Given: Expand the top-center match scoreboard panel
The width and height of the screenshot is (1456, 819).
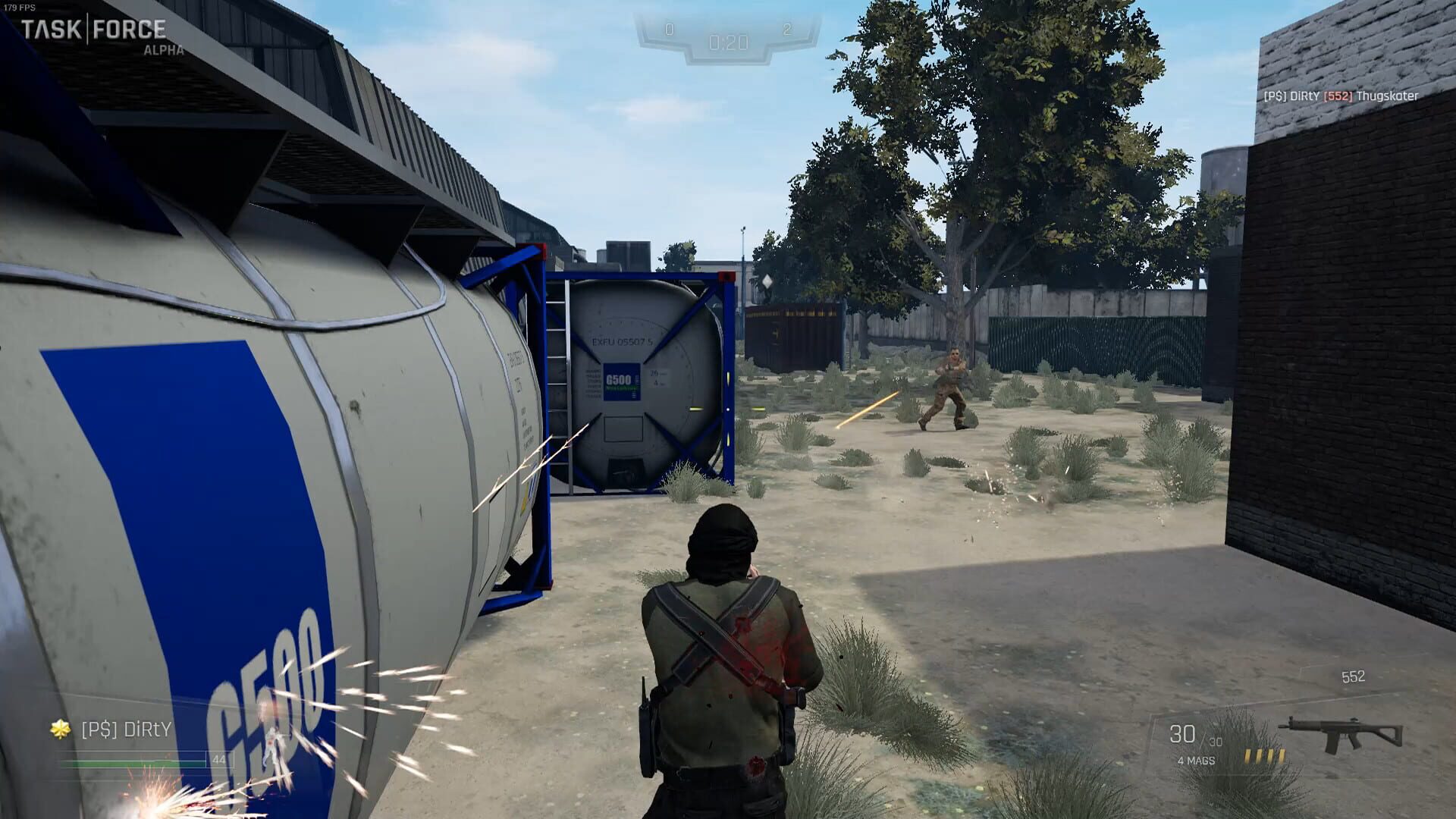Looking at the screenshot, I should point(728,38).
